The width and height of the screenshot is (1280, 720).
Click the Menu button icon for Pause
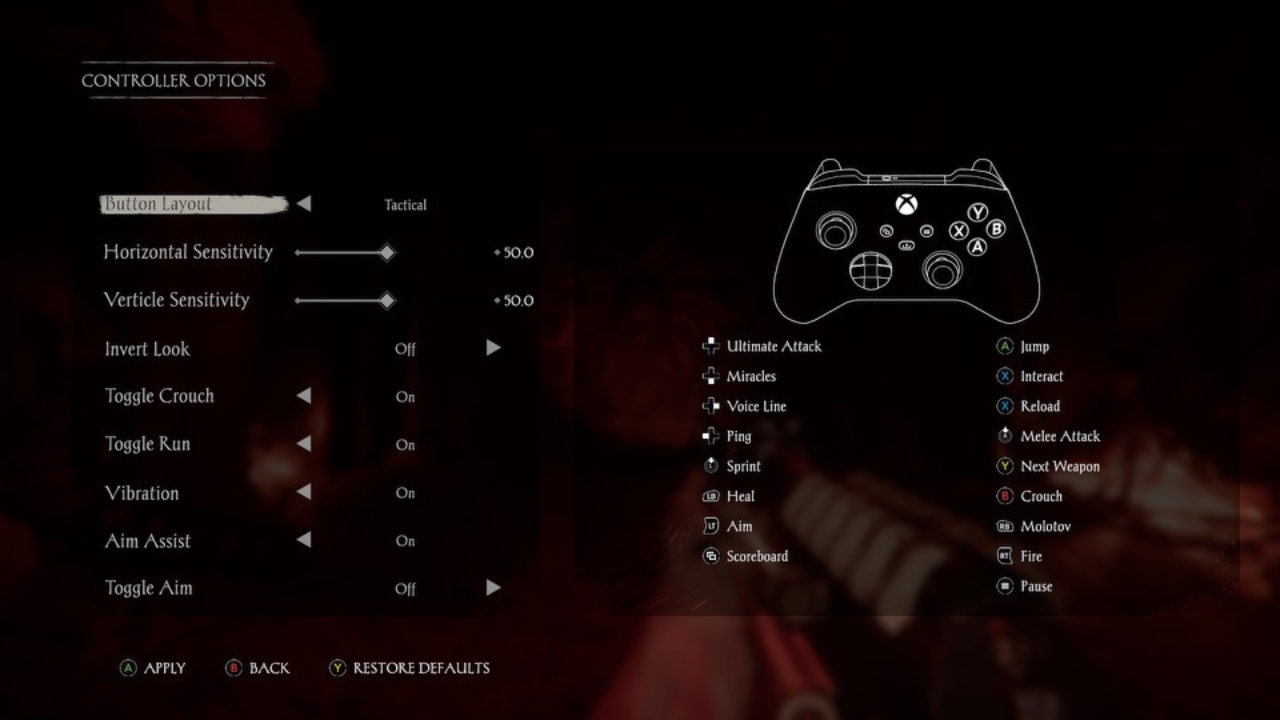tap(1003, 586)
